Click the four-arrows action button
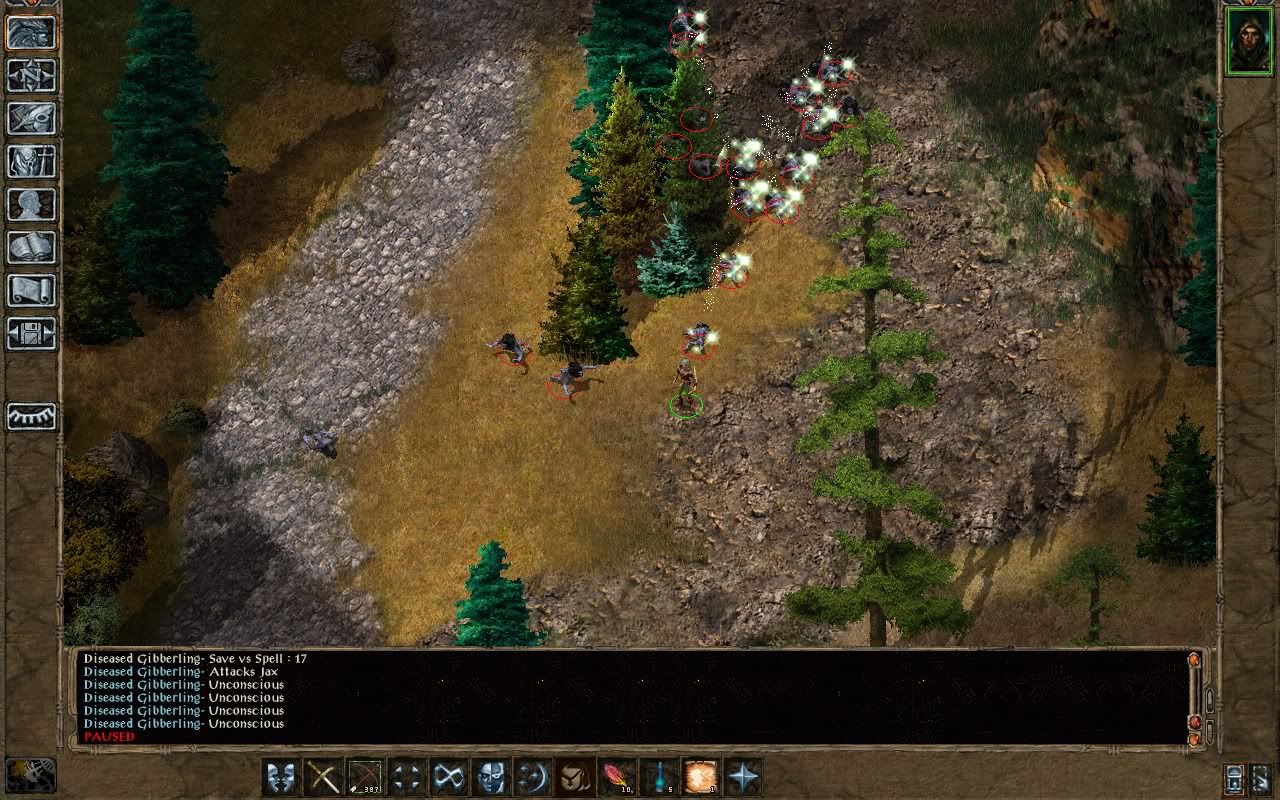 tap(406, 777)
